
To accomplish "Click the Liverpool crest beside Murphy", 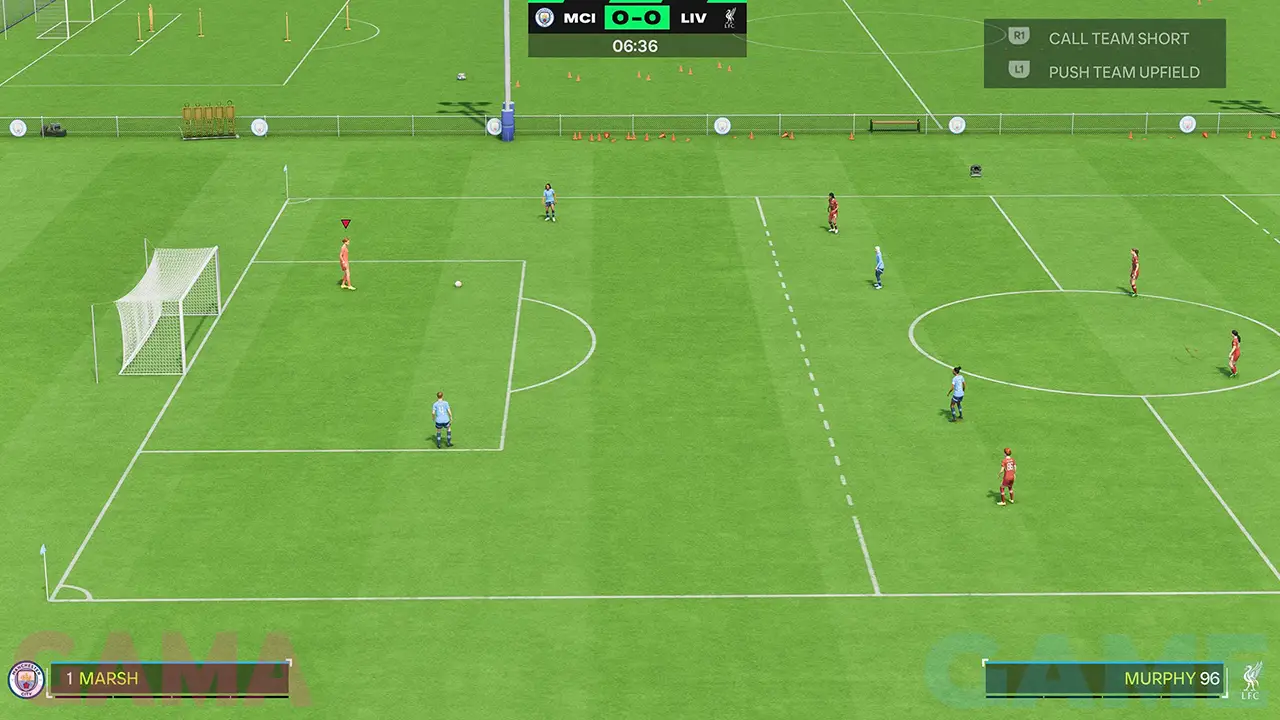I will point(1251,679).
